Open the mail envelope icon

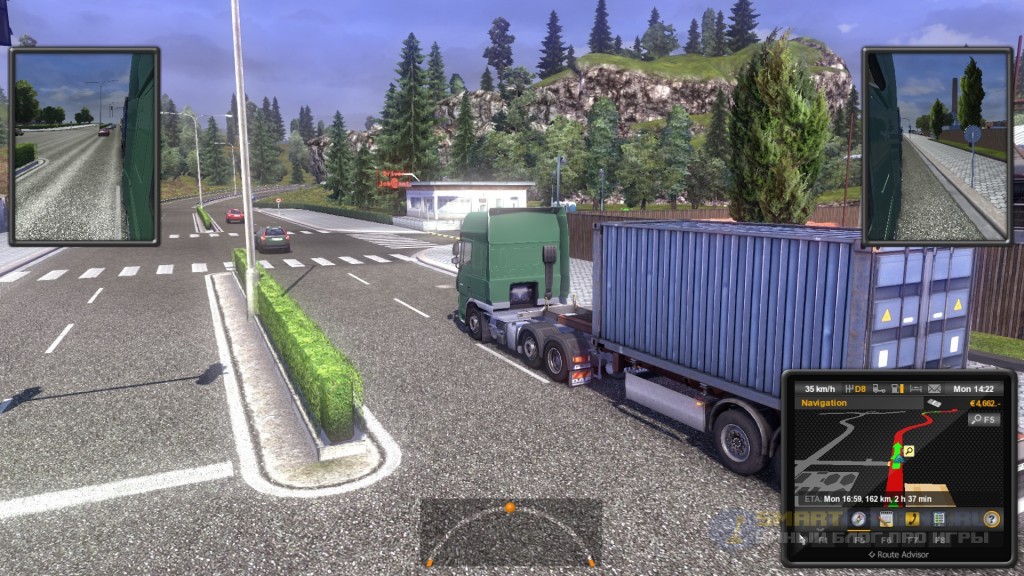click(x=934, y=388)
